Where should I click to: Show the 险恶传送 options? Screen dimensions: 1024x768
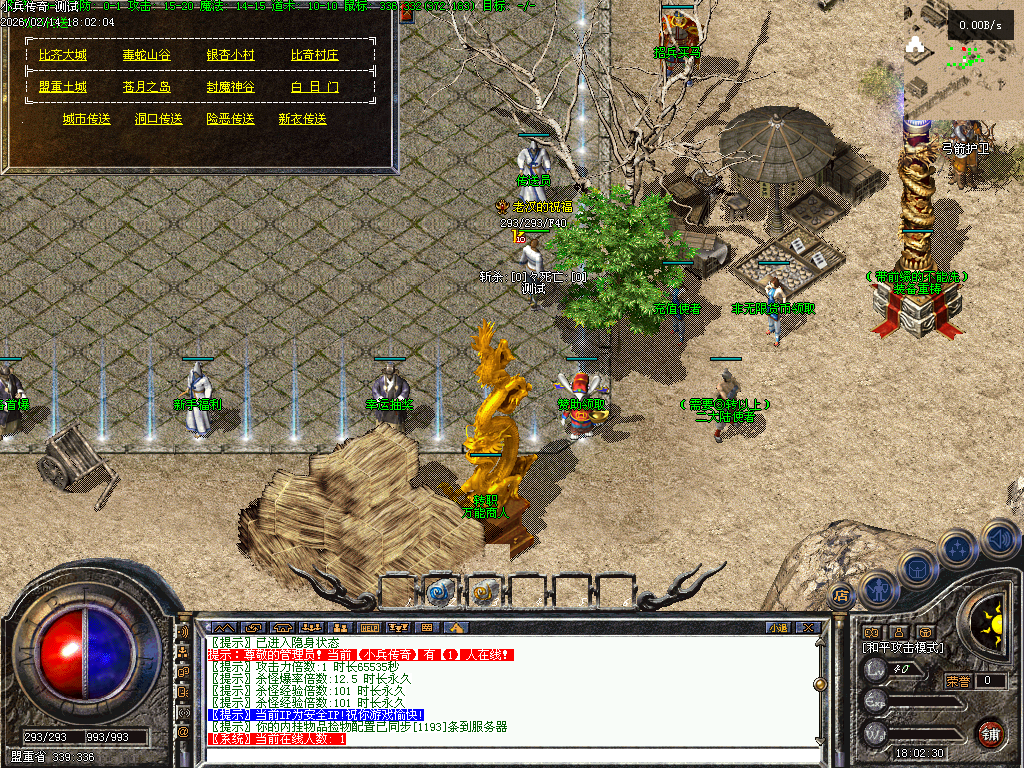pos(231,119)
